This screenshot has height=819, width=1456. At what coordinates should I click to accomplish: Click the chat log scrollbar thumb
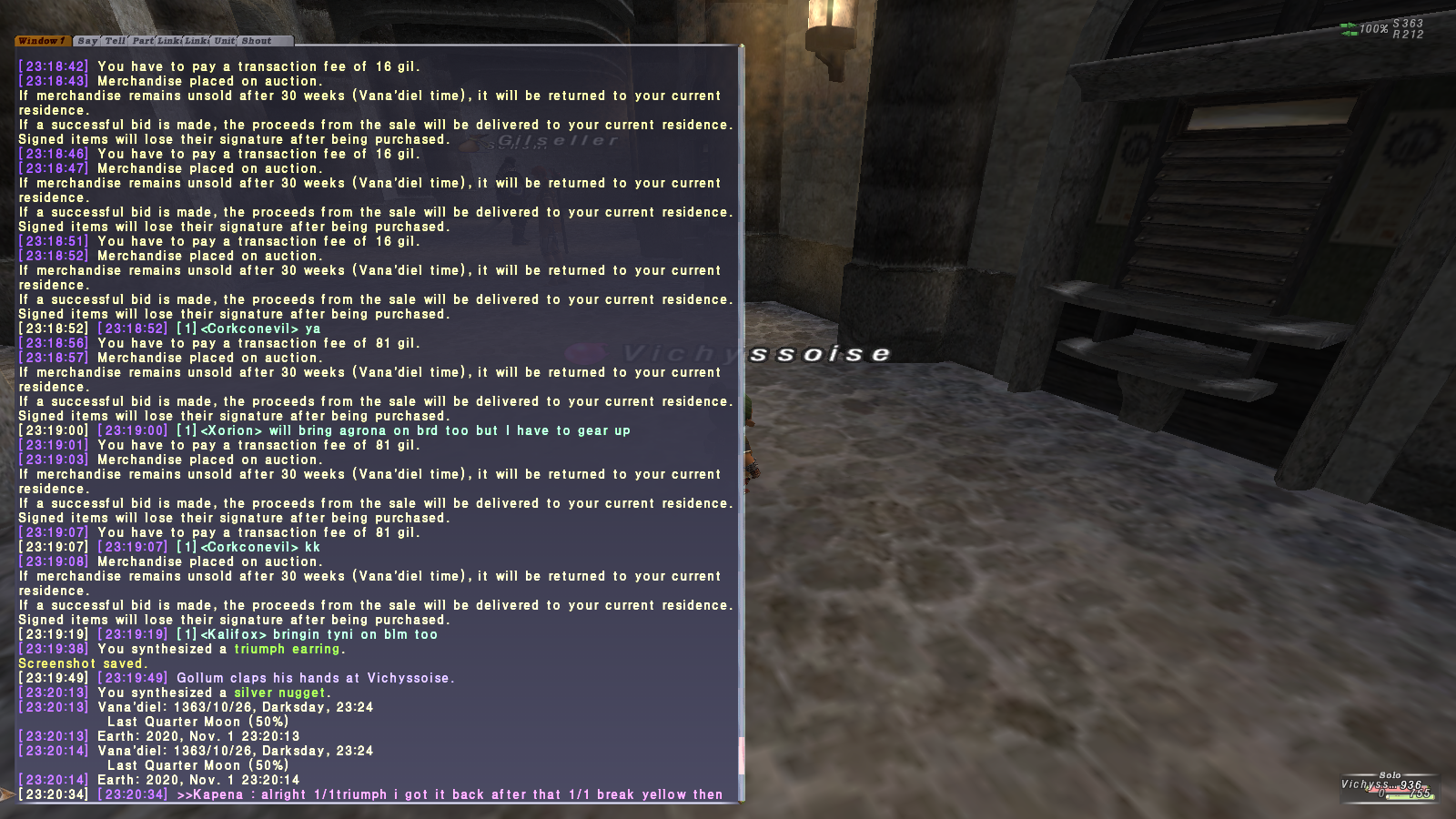742,755
